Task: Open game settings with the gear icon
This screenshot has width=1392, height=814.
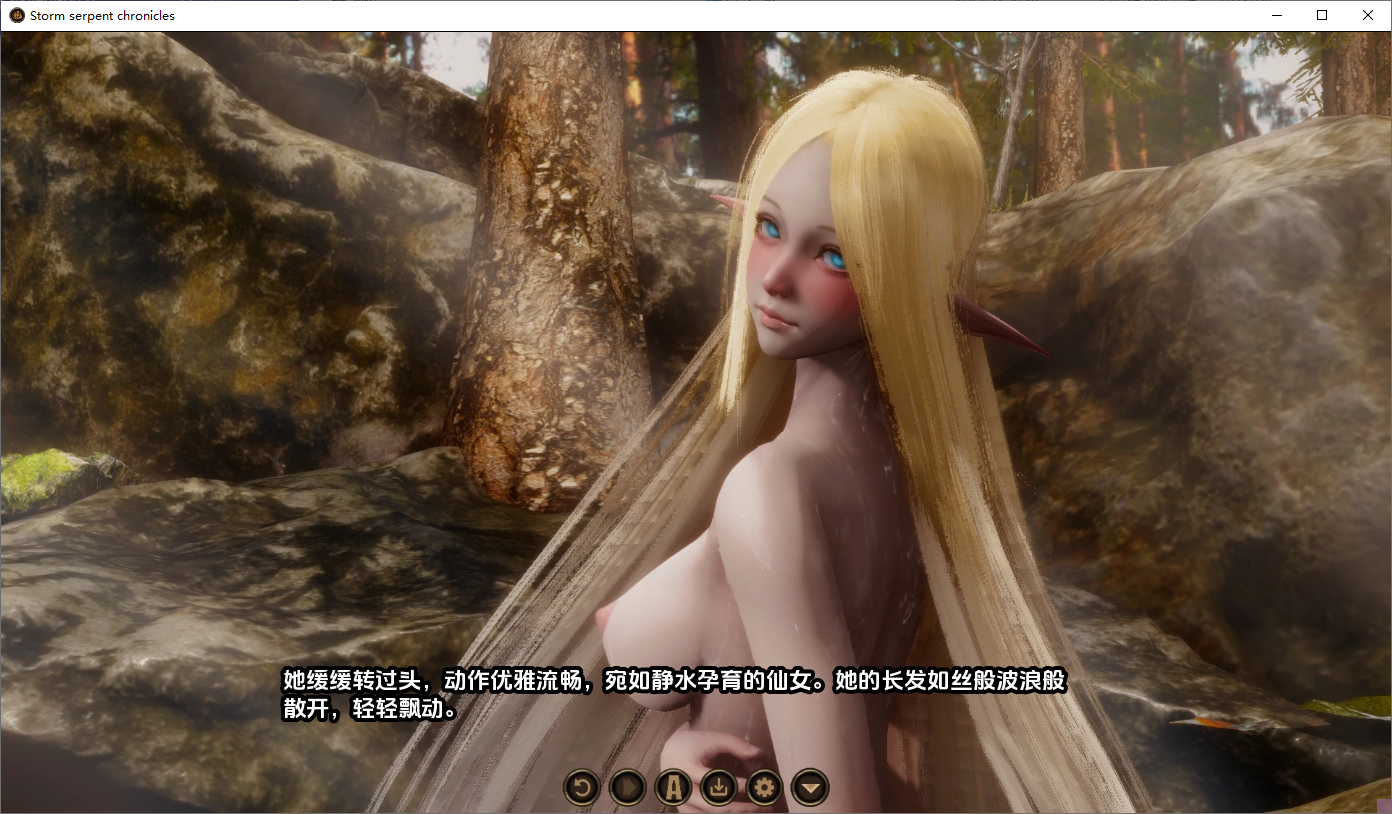Action: pyautogui.click(x=763, y=787)
